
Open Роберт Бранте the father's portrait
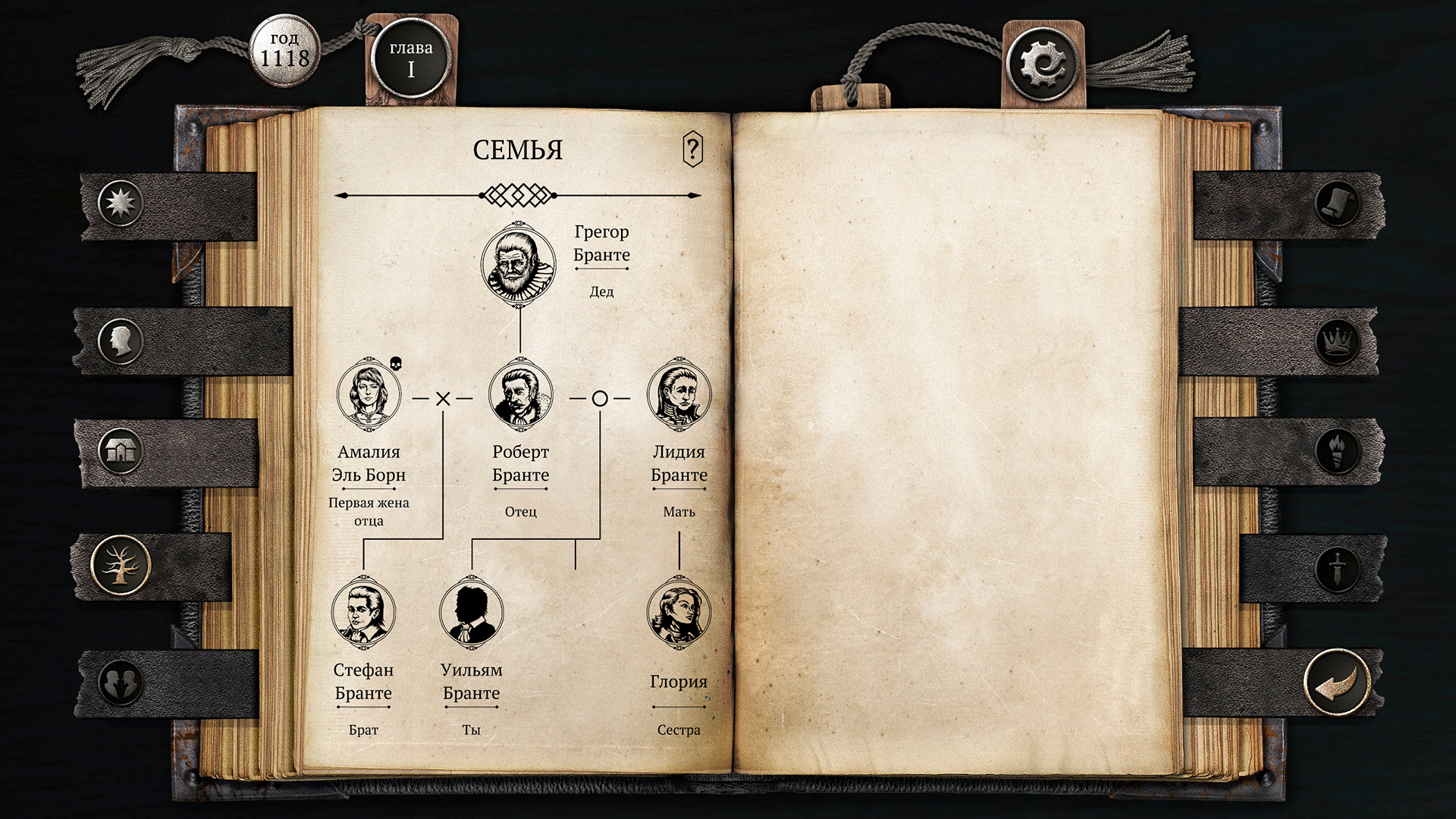pyautogui.click(x=520, y=394)
